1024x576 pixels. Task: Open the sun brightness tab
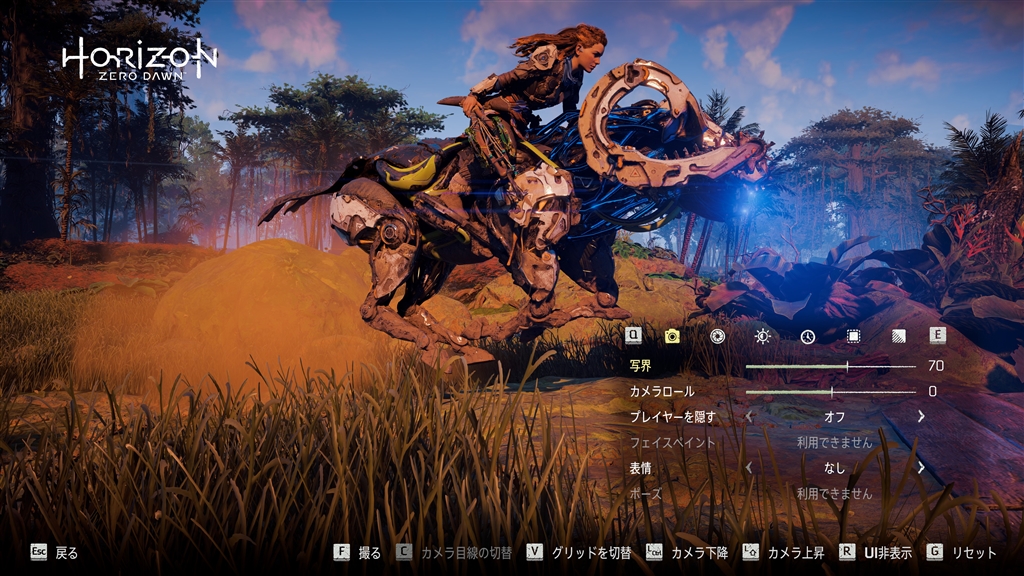point(763,336)
